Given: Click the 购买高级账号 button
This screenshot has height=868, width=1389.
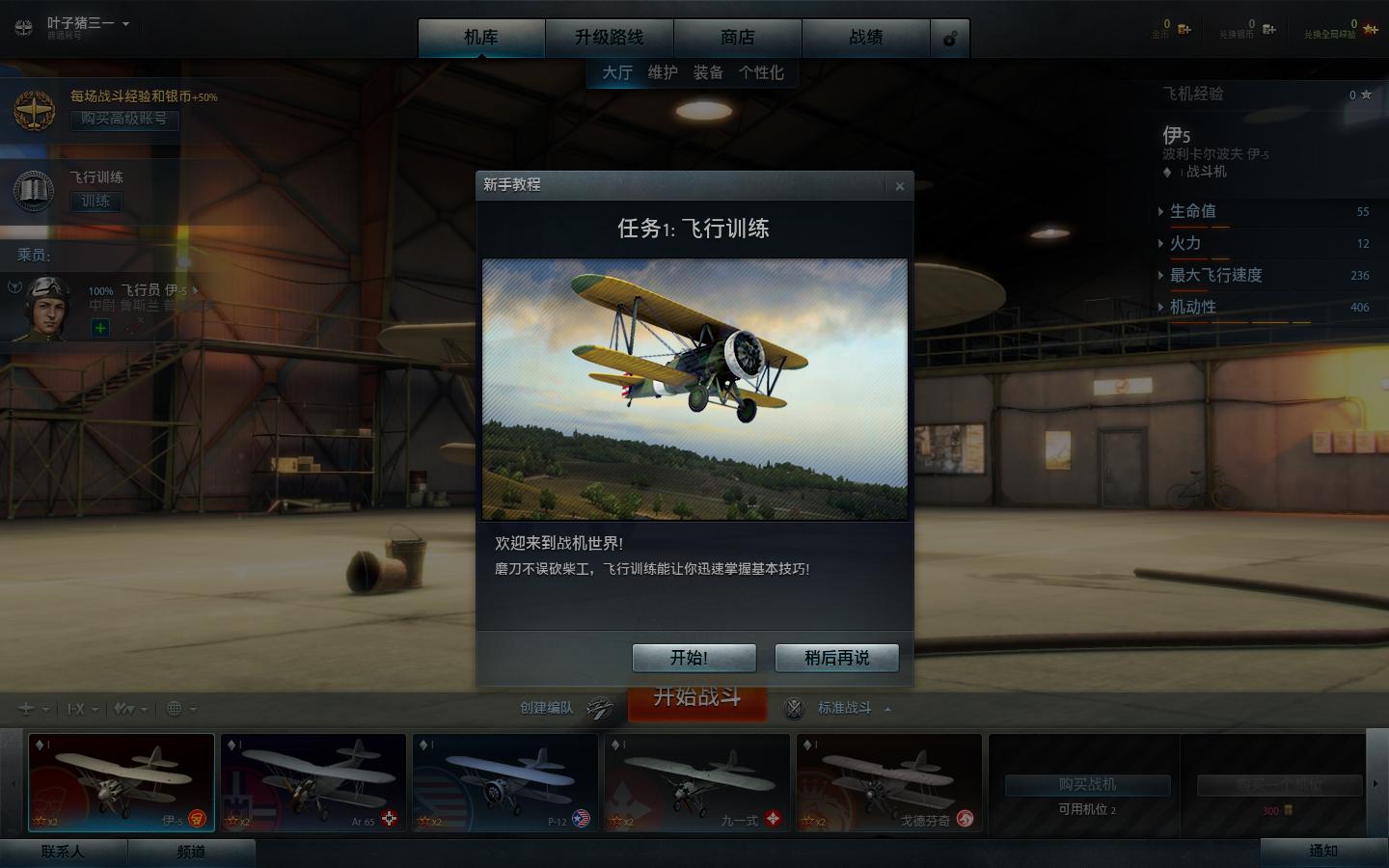Looking at the screenshot, I should [x=123, y=119].
